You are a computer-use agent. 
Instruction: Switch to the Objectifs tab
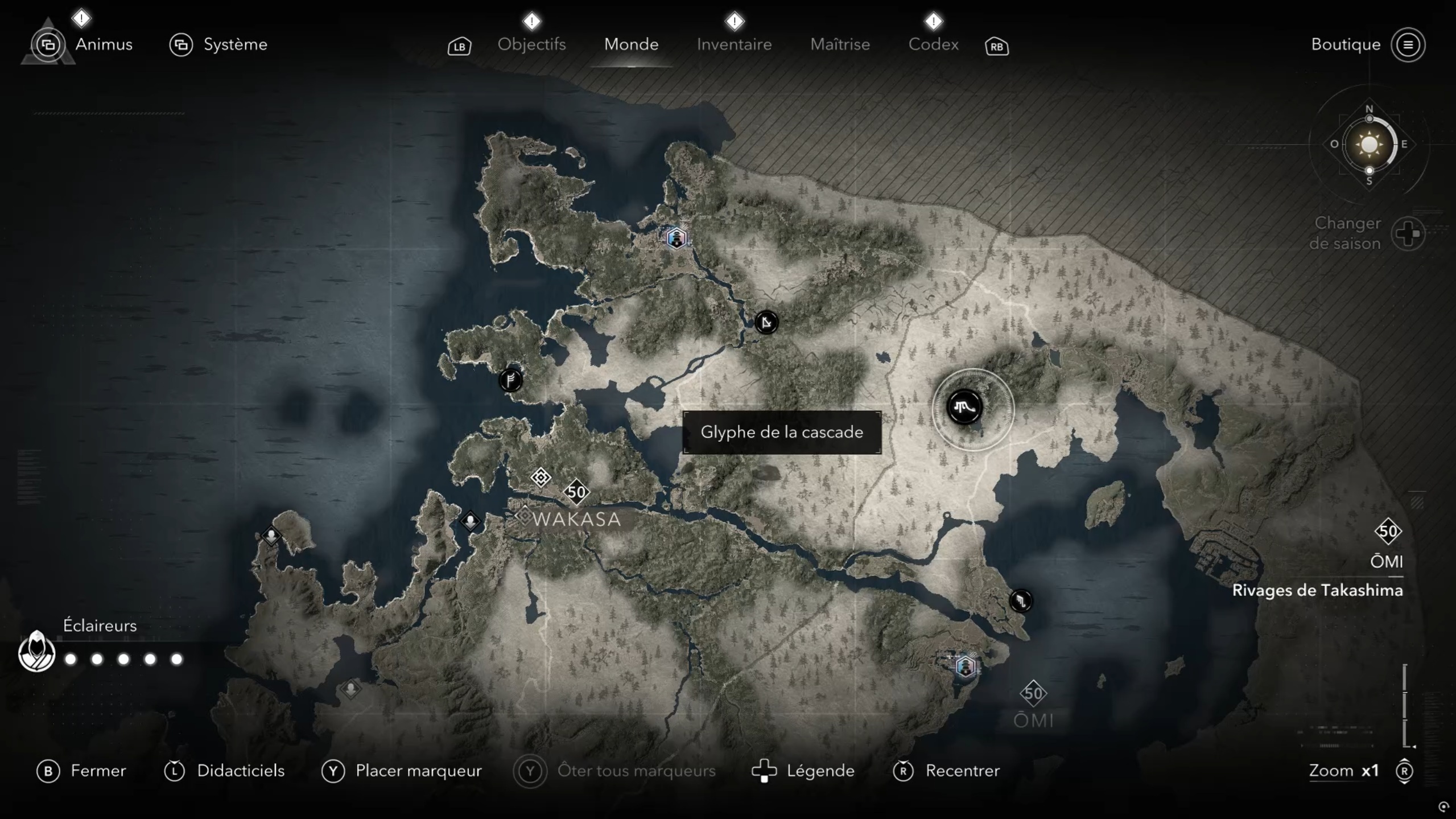[x=531, y=44]
